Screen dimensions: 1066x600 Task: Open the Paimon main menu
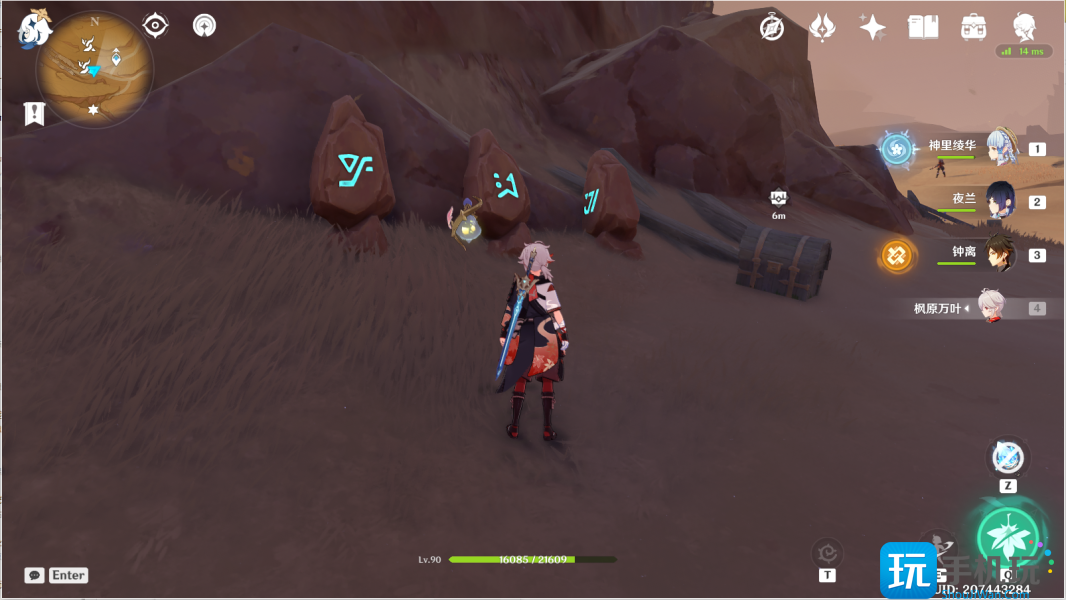point(34,31)
